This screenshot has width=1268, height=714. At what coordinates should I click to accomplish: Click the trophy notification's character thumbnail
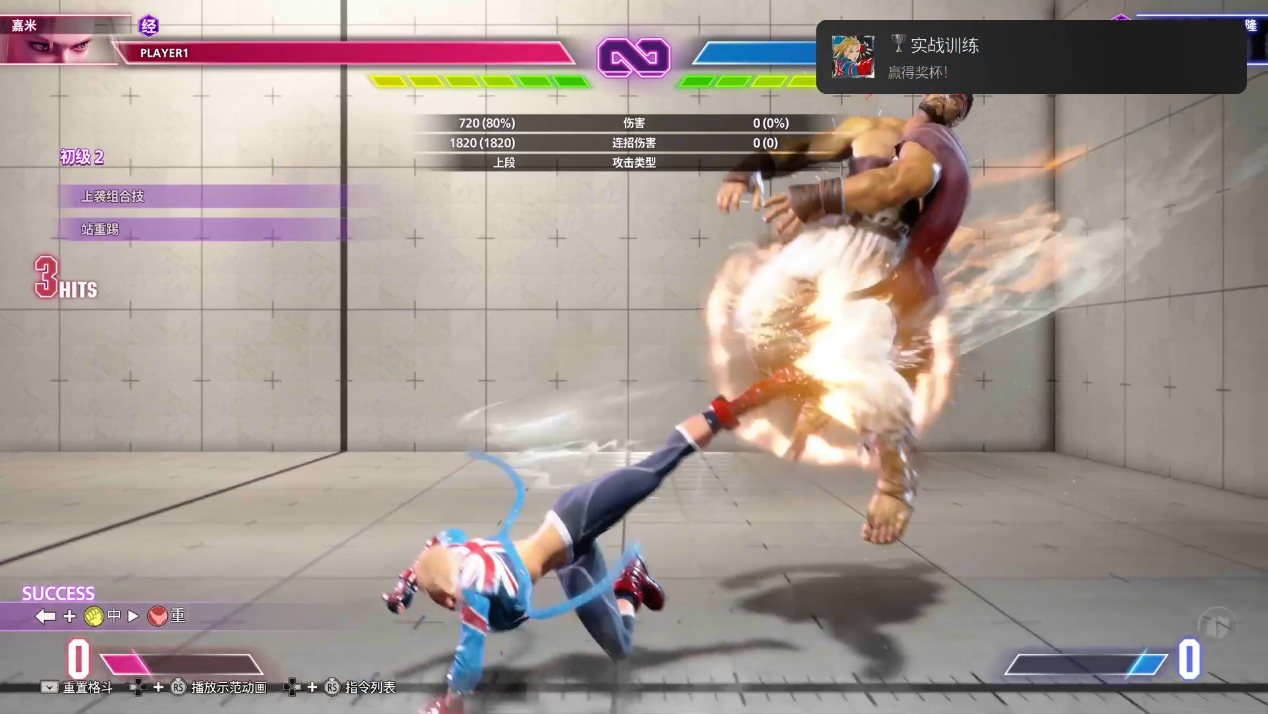click(x=853, y=57)
